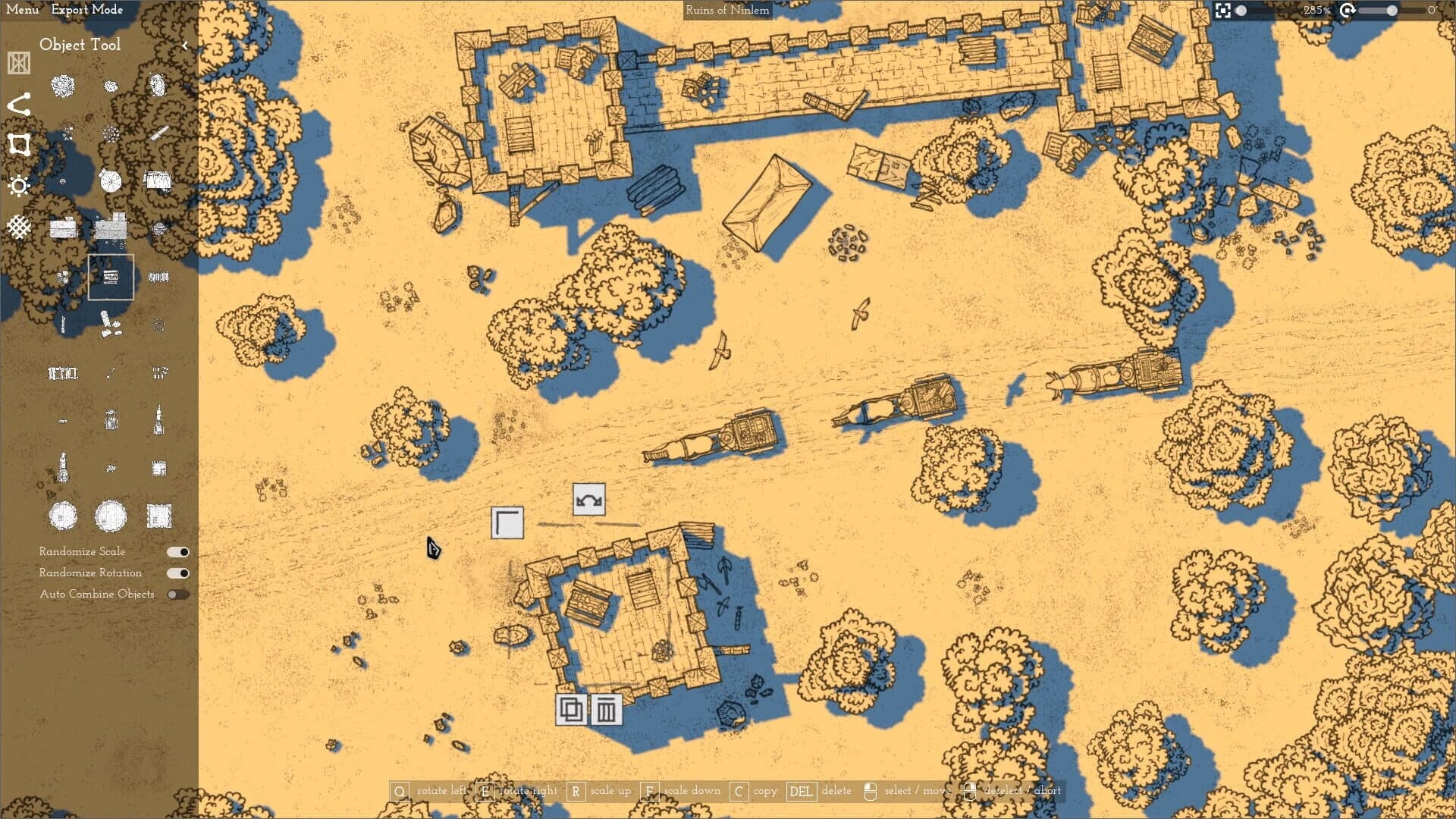
Task: Select the pattern/texture net tool
Action: 19,226
